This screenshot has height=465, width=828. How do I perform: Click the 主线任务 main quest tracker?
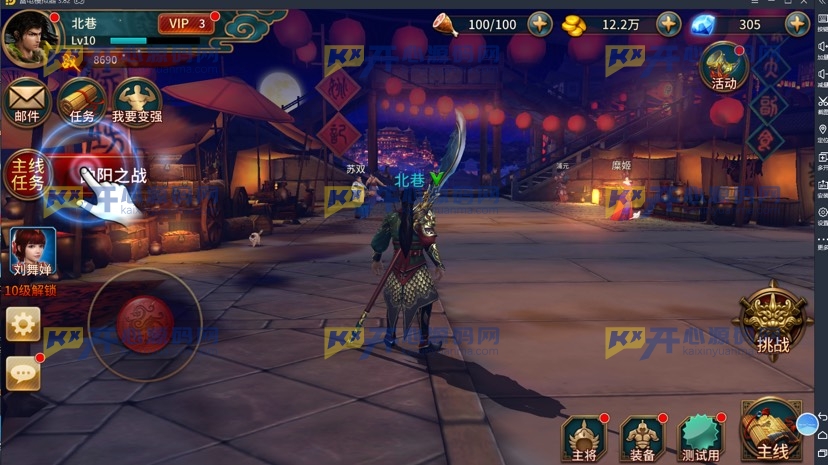pos(27,174)
